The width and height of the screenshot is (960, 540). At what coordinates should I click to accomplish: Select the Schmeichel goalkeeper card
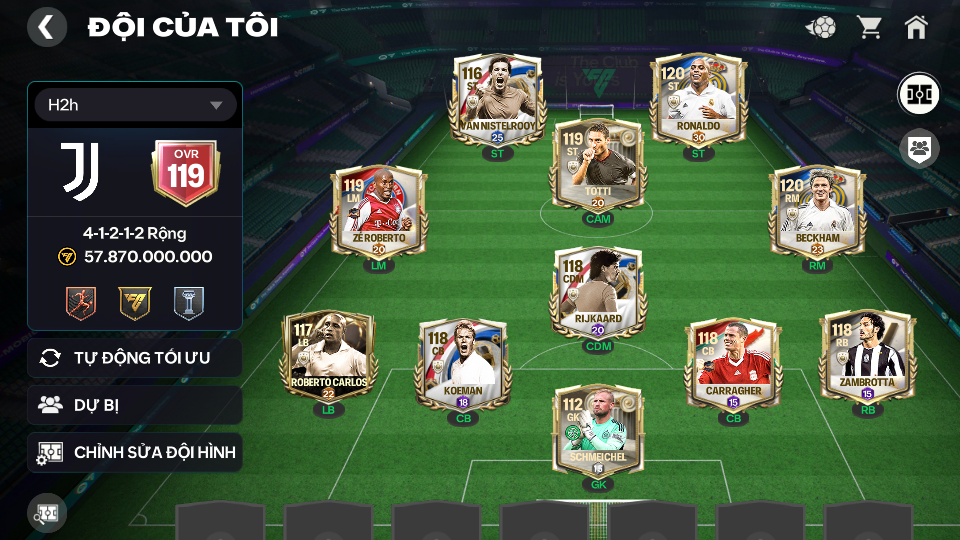(x=598, y=432)
